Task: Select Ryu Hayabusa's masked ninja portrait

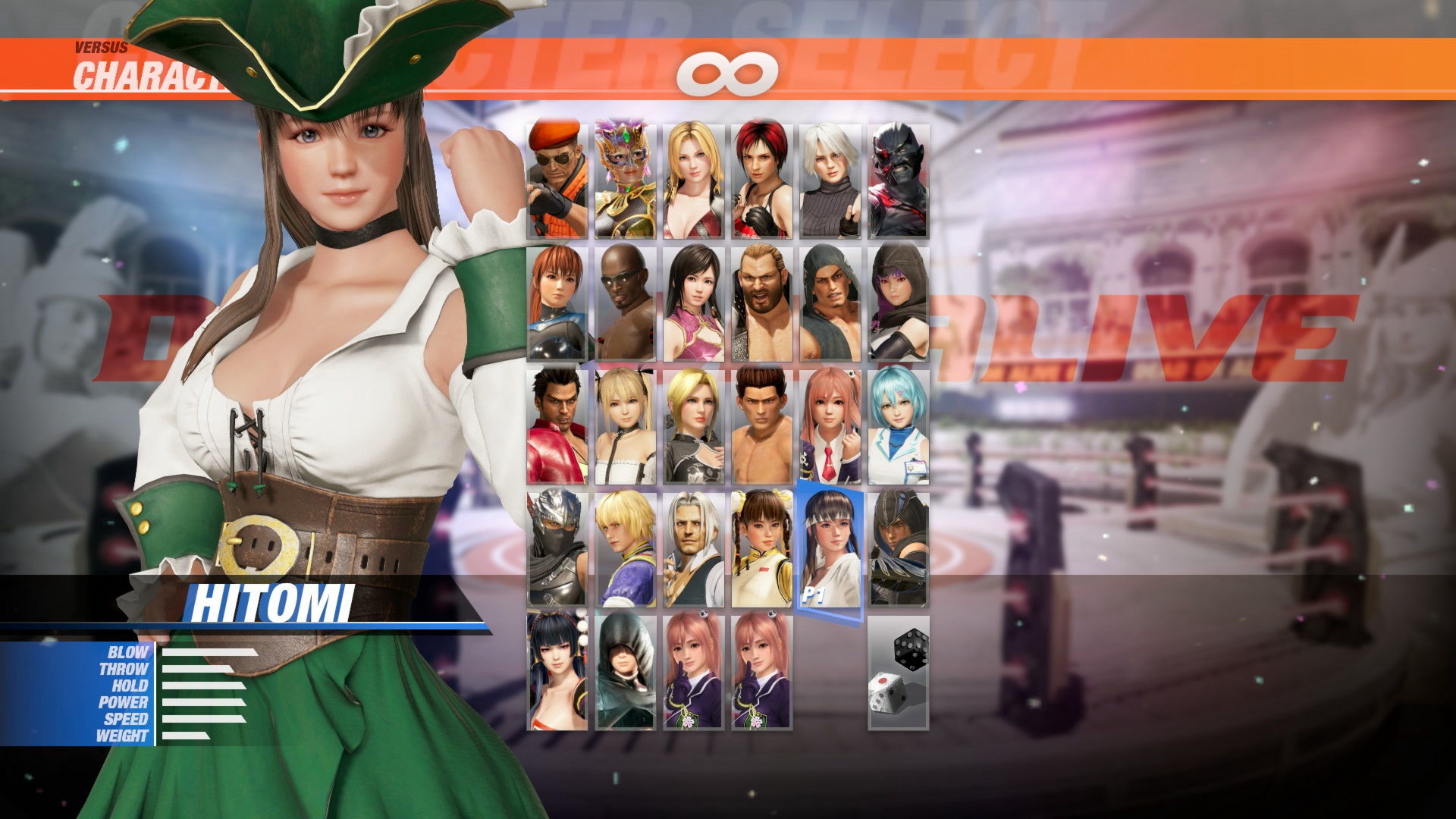Action: [x=557, y=550]
